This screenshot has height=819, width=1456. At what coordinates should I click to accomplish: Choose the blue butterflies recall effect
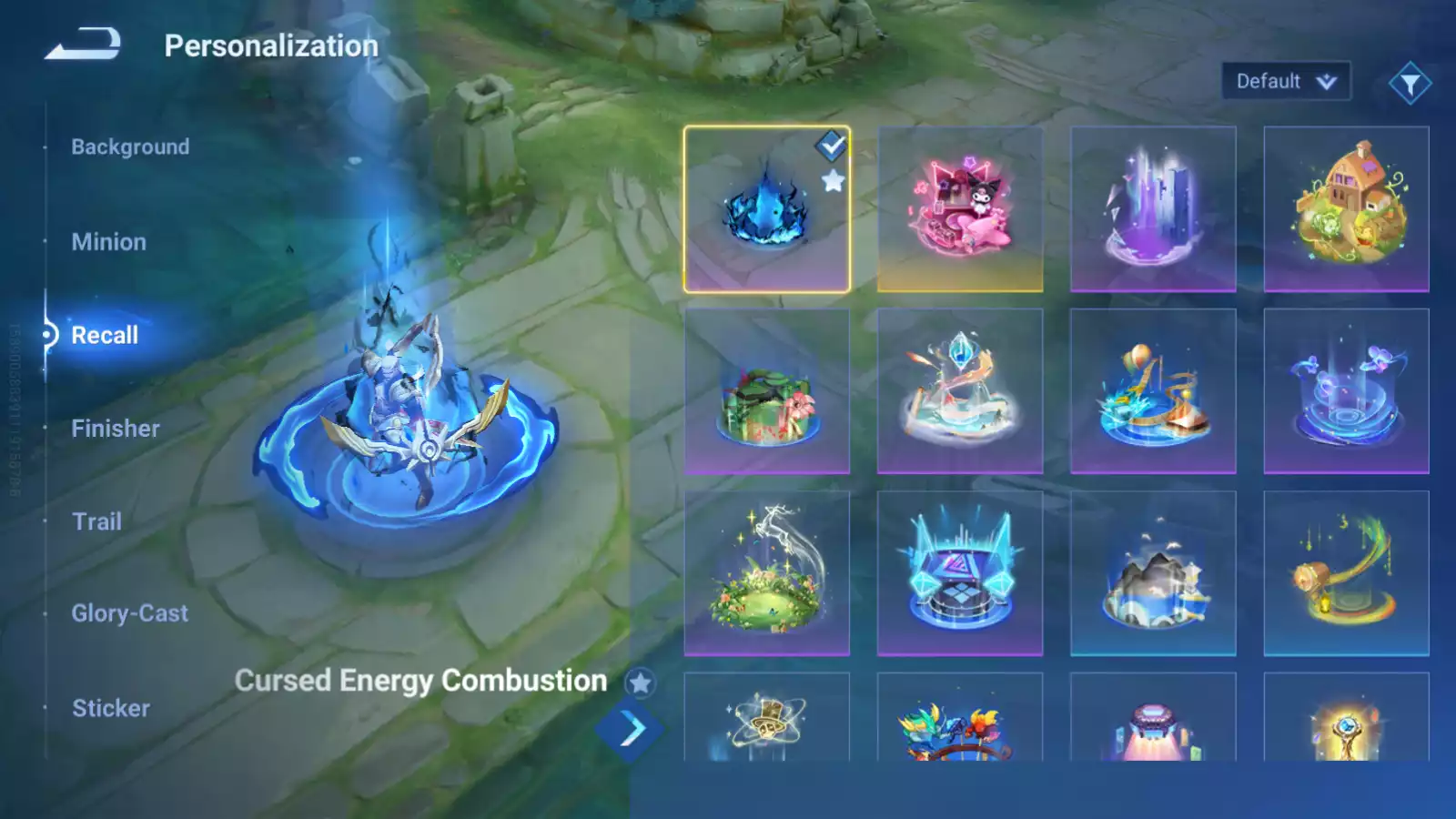[1346, 391]
